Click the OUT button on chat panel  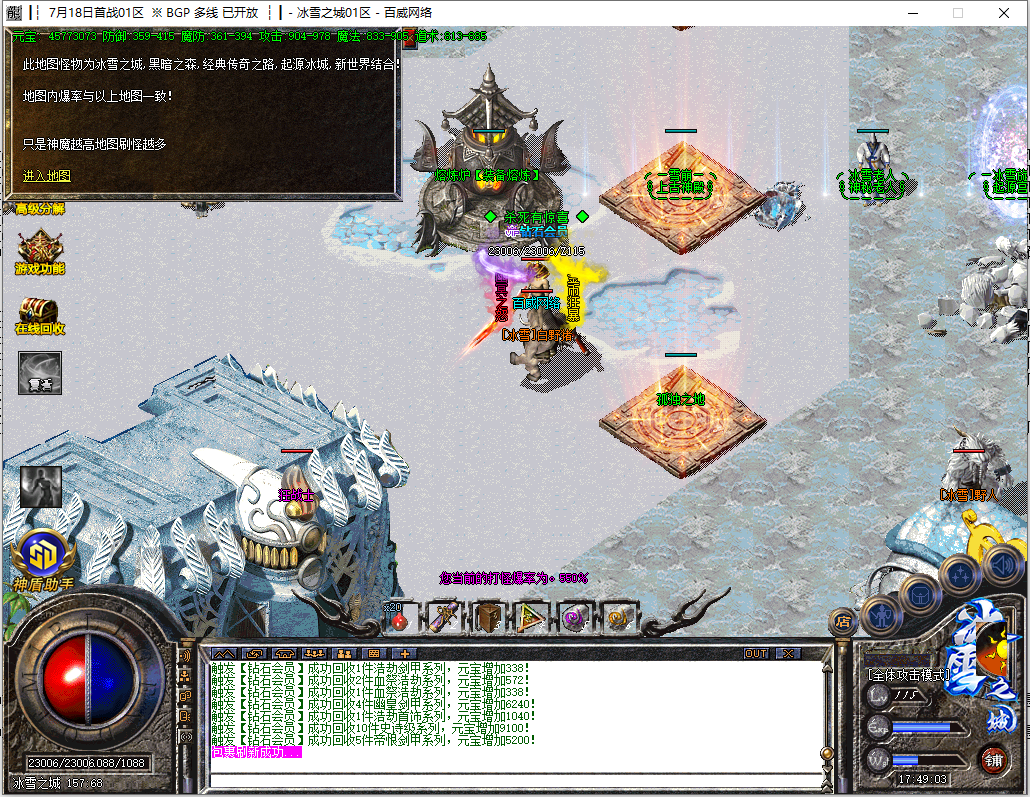point(757,653)
